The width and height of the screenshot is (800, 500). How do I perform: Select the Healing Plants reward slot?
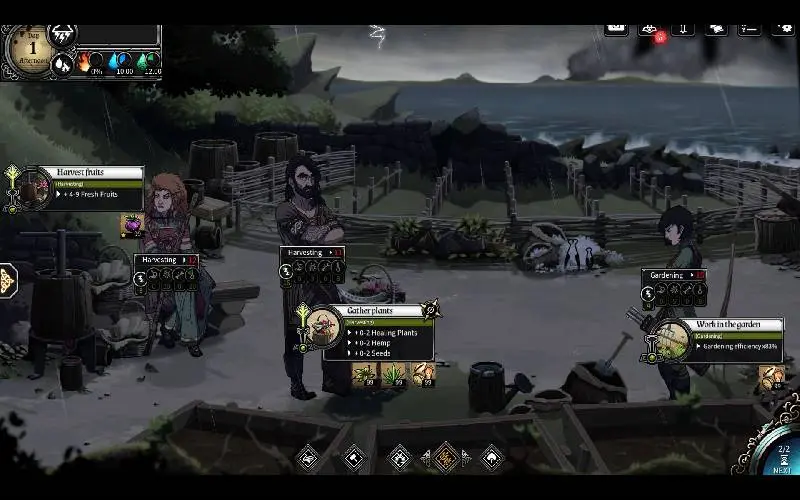pos(364,375)
